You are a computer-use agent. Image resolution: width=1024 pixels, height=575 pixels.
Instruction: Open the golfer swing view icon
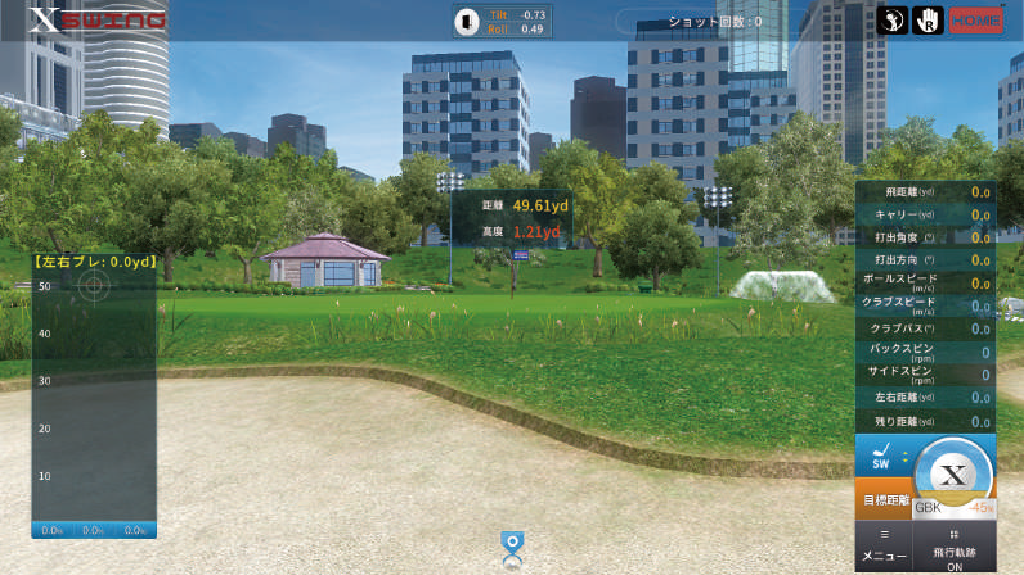tap(891, 20)
